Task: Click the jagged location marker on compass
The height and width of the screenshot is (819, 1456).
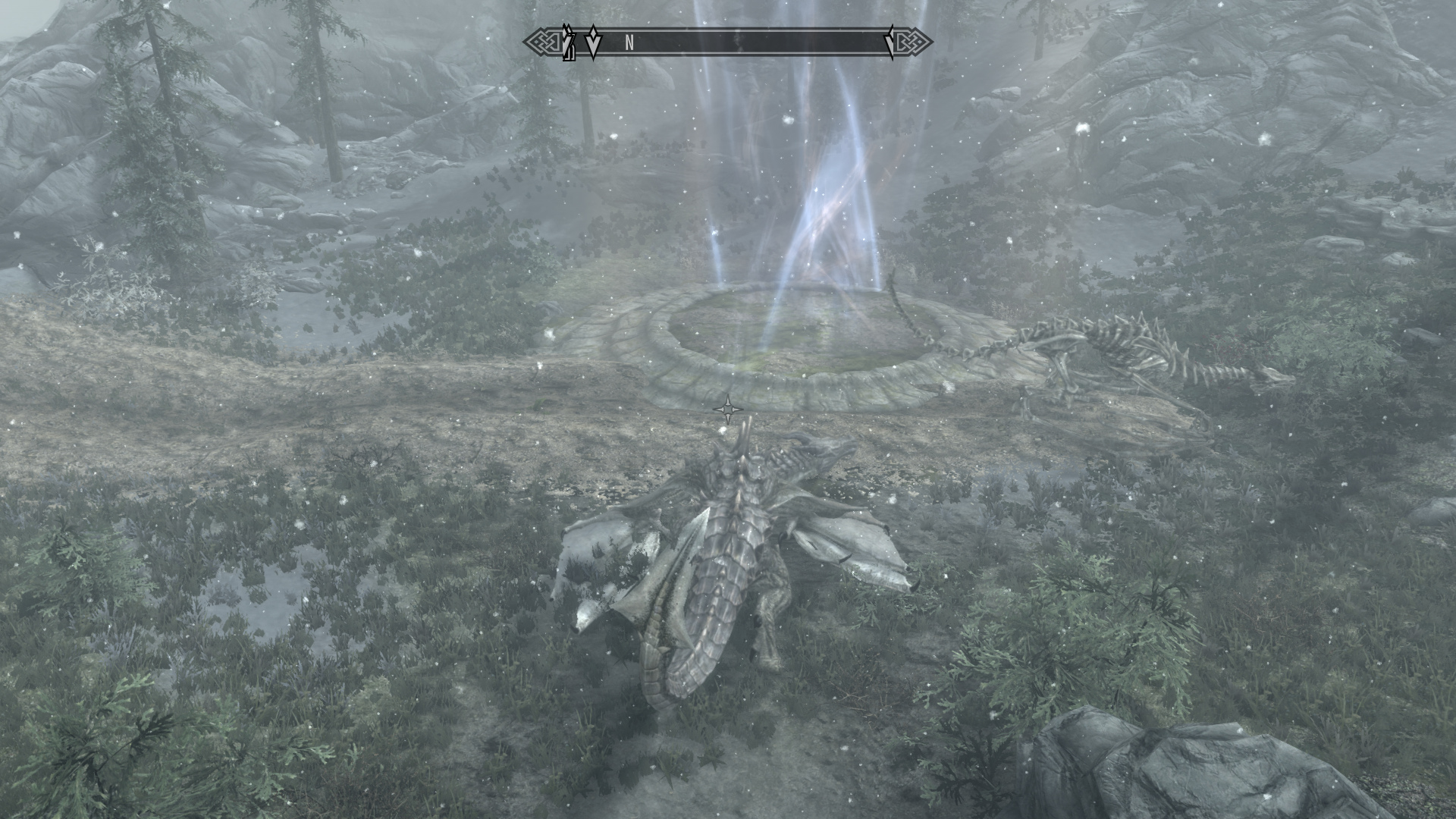Action: point(568,42)
